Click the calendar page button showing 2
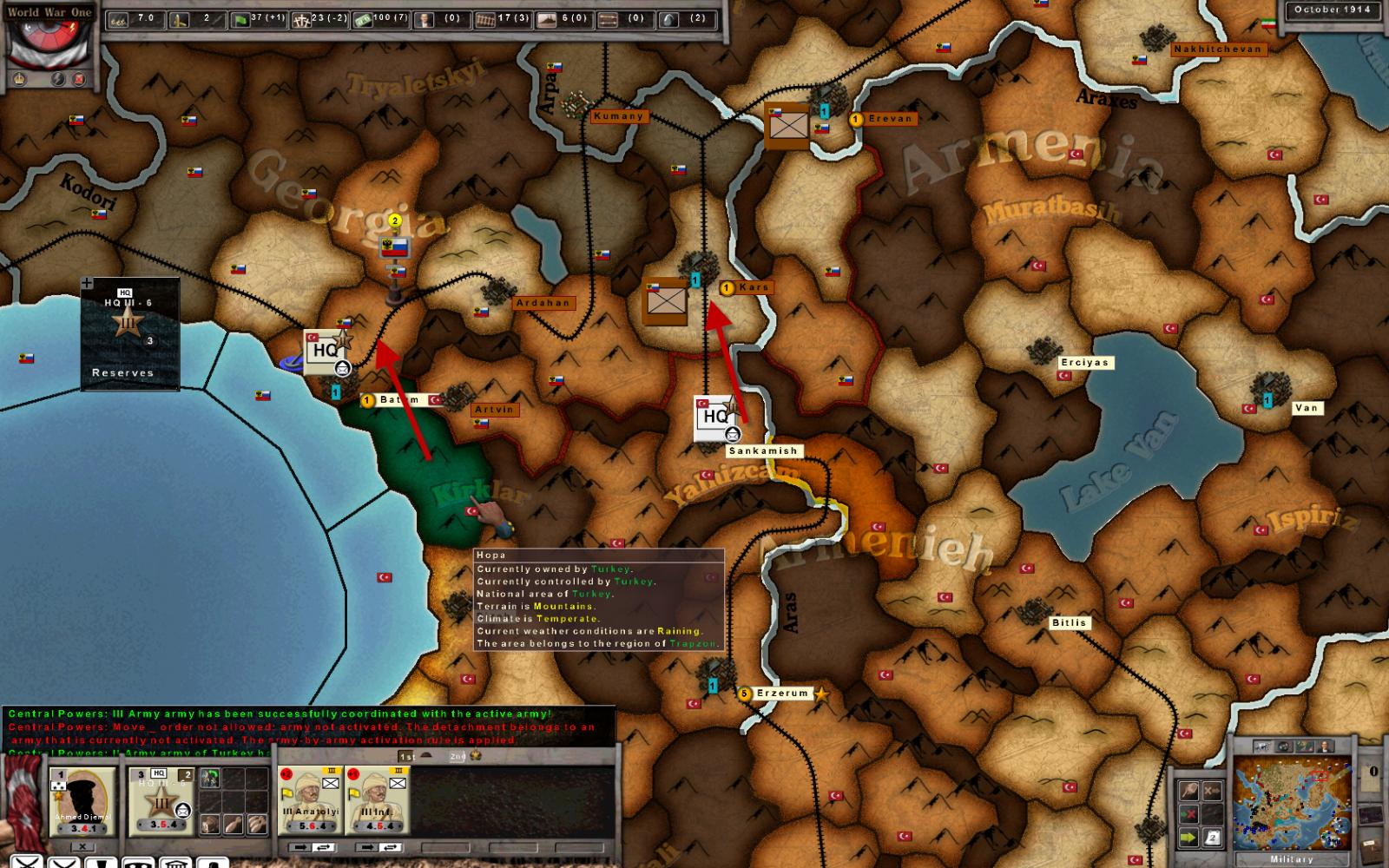Viewport: 1389px width, 868px height. [x=1211, y=838]
